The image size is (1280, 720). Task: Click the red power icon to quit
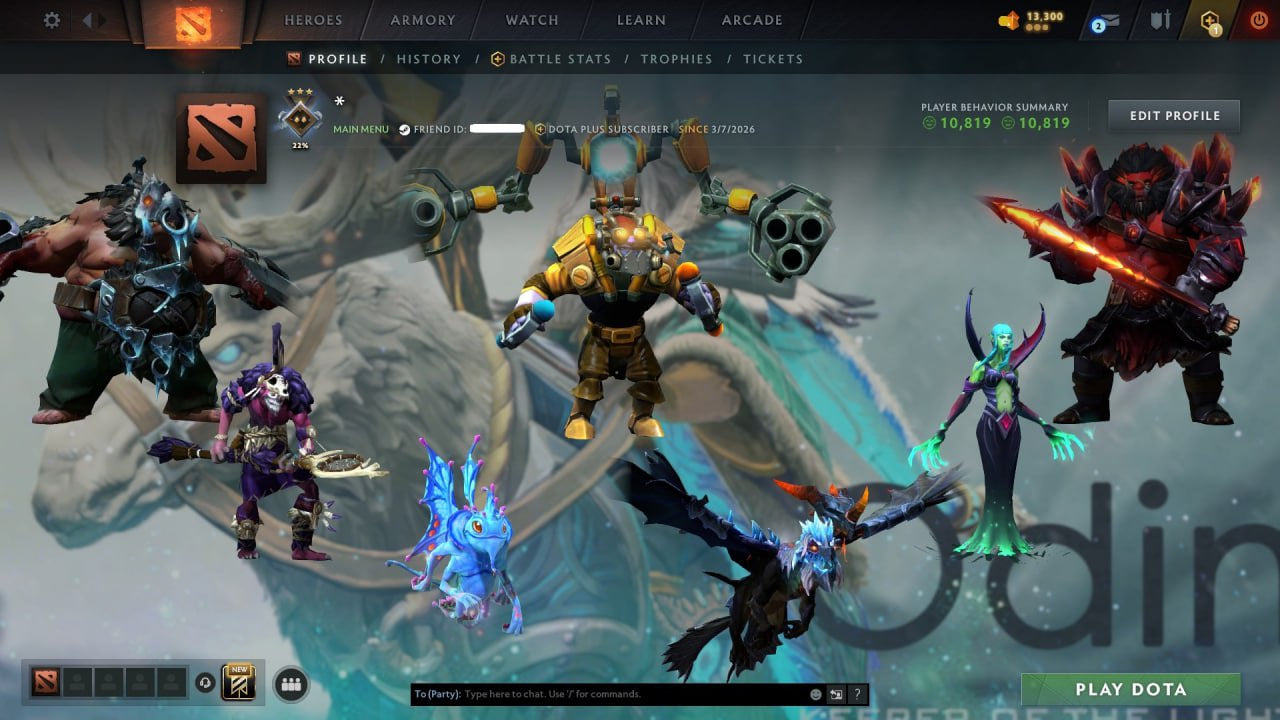[1258, 18]
